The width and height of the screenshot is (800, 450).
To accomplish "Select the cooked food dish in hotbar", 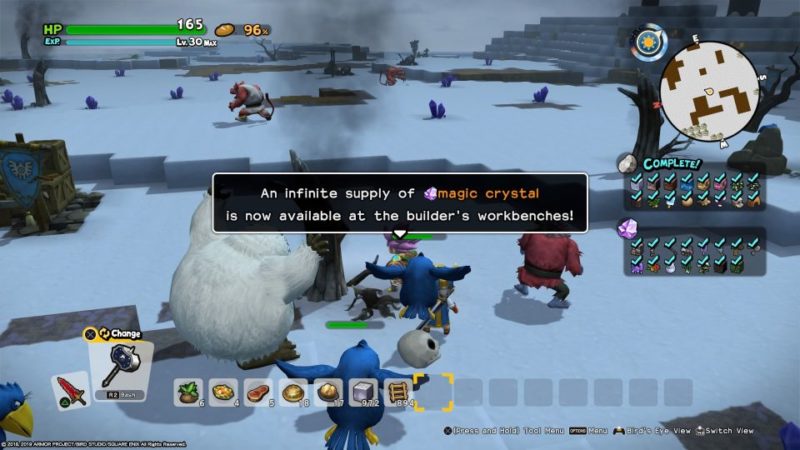I will (x=225, y=392).
